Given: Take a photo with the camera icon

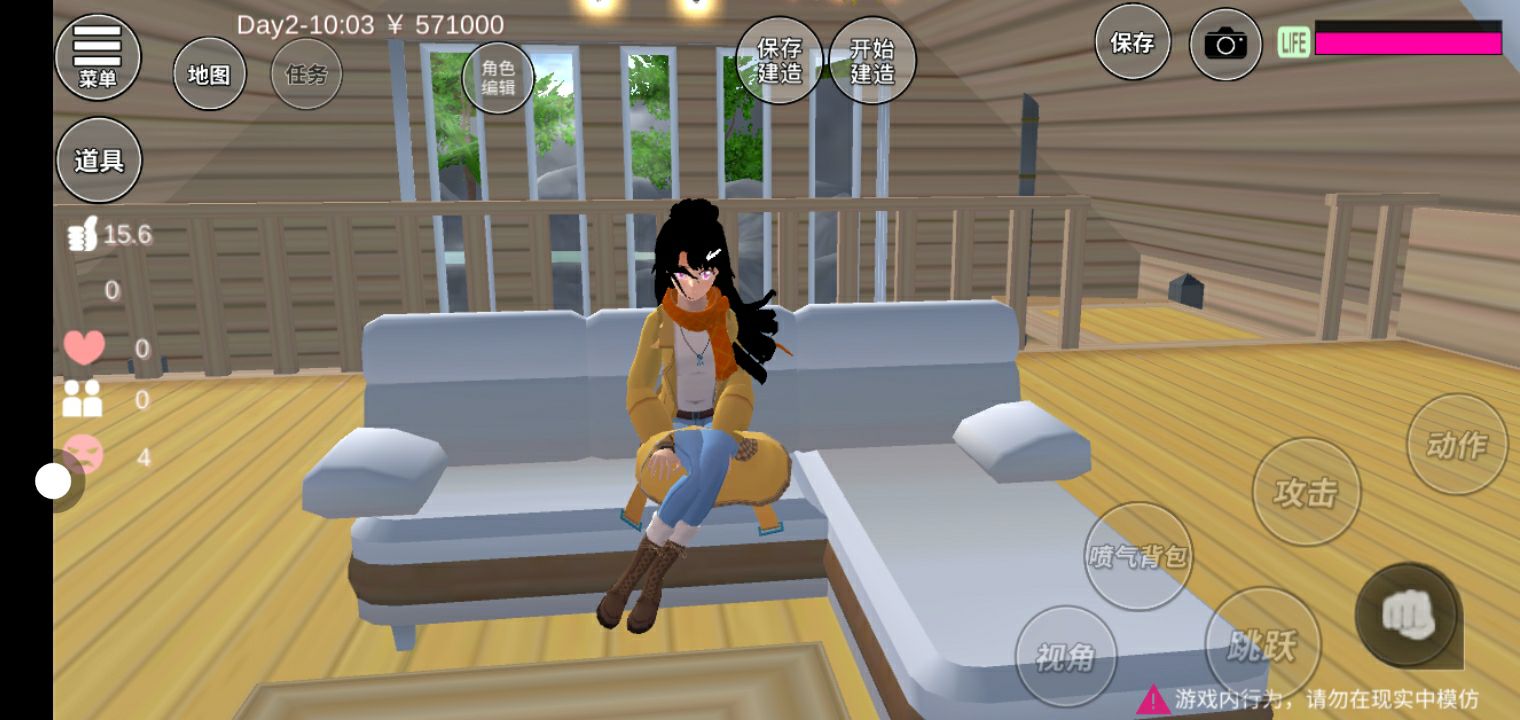Looking at the screenshot, I should tap(1225, 44).
